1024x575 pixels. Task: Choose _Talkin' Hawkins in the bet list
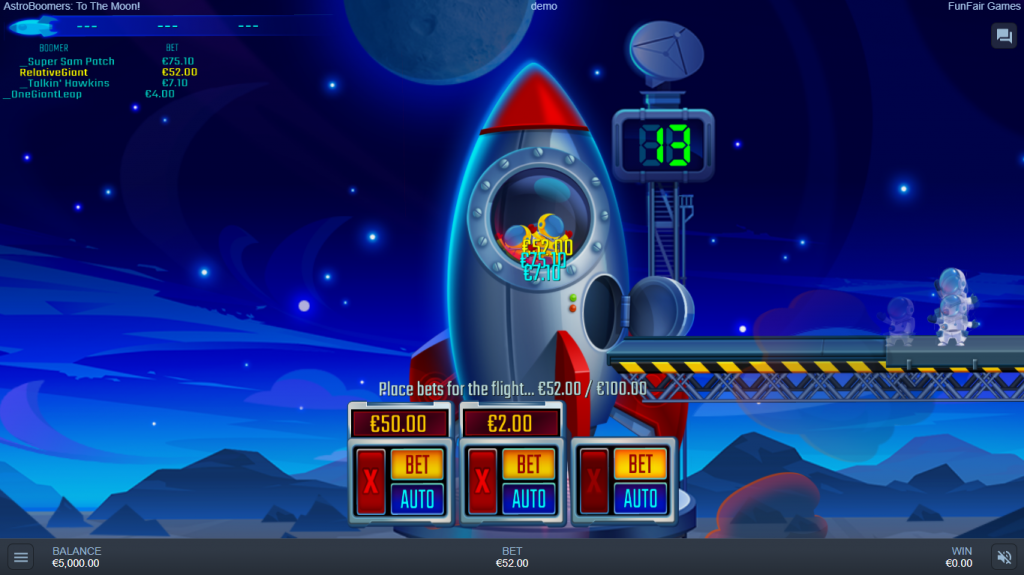[64, 83]
